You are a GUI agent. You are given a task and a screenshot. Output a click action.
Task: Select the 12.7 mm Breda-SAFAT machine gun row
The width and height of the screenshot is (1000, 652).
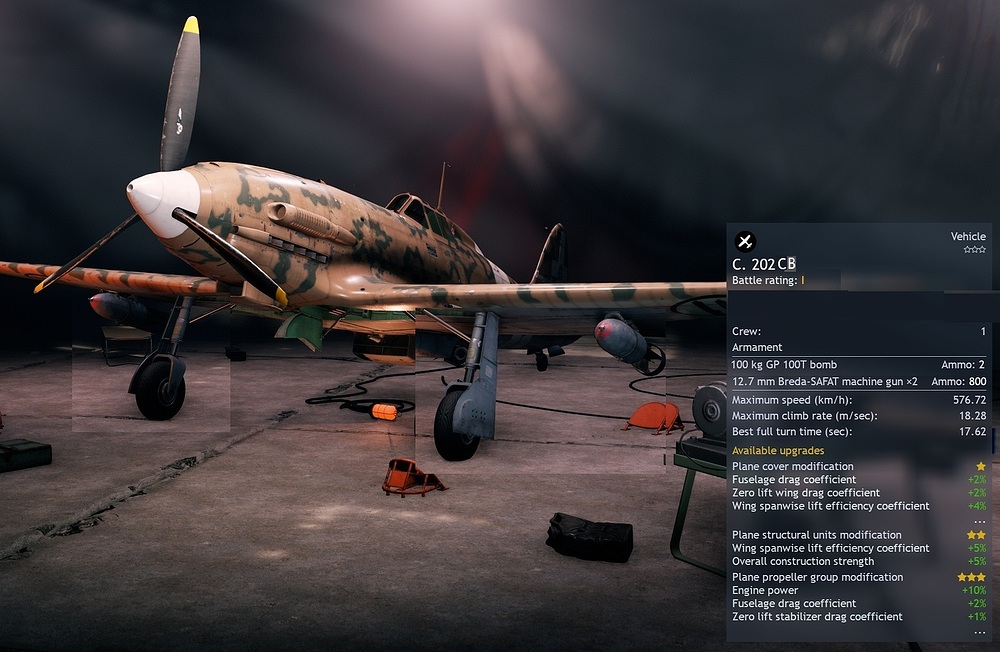[824, 381]
